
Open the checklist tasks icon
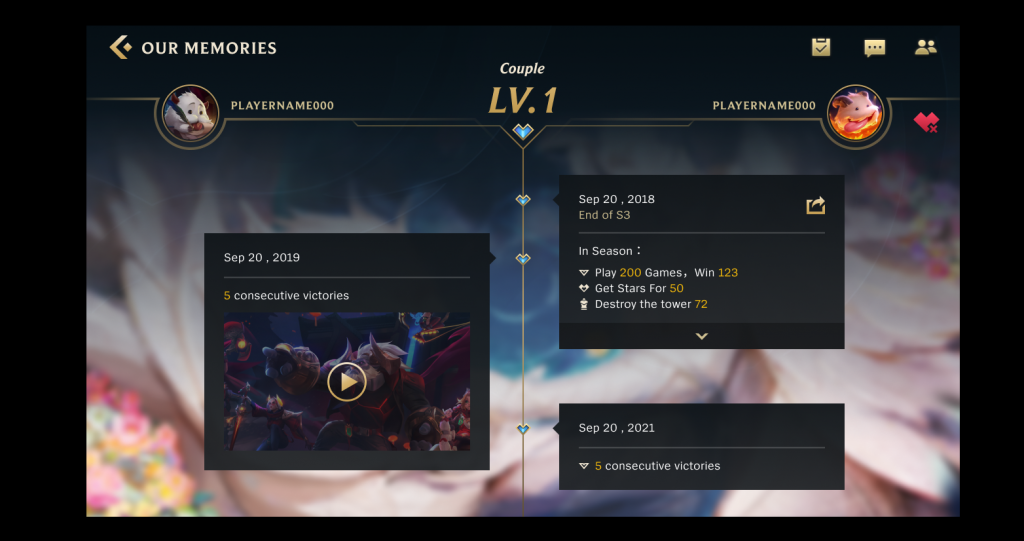821,47
